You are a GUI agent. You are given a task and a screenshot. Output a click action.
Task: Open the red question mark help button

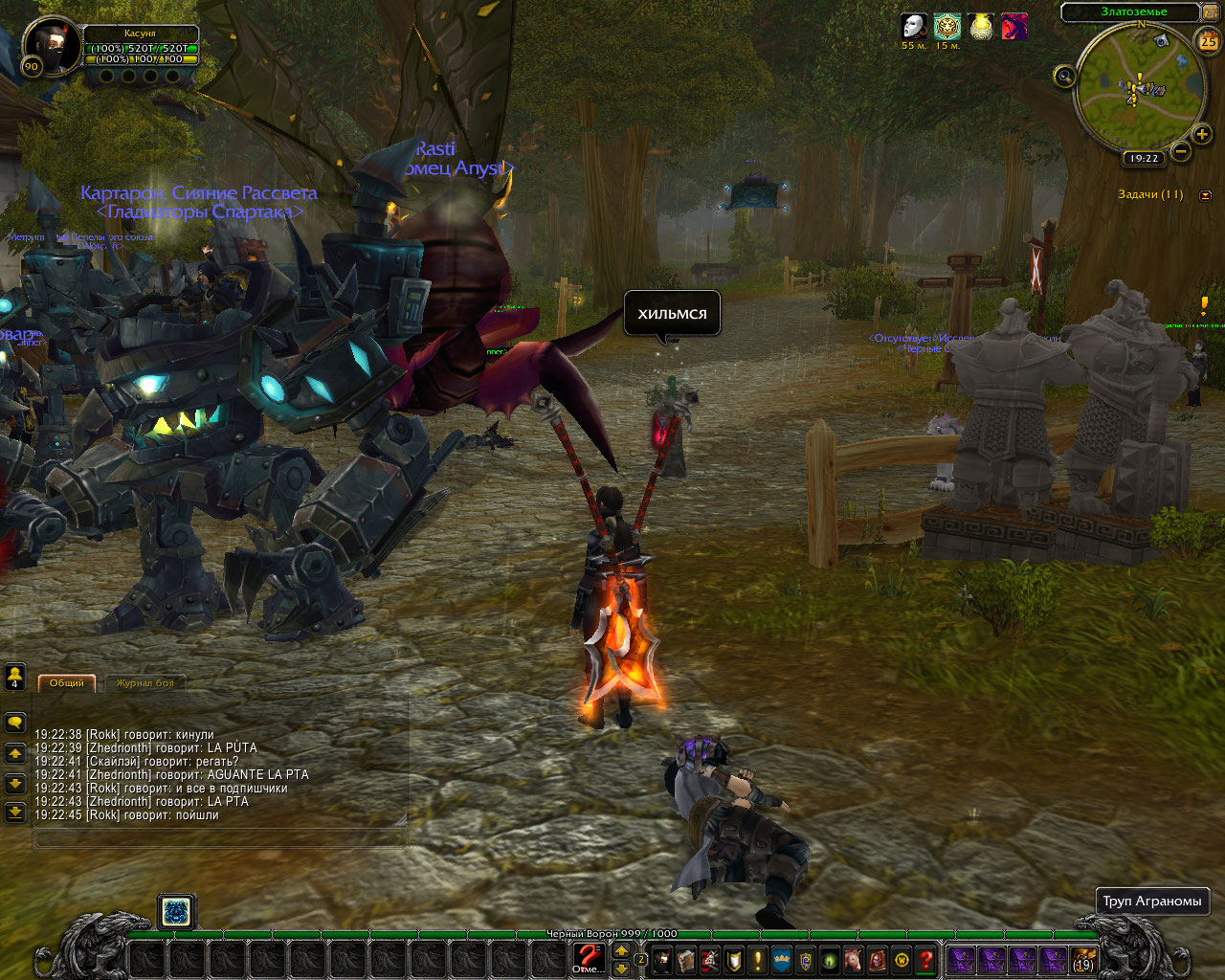click(x=925, y=959)
